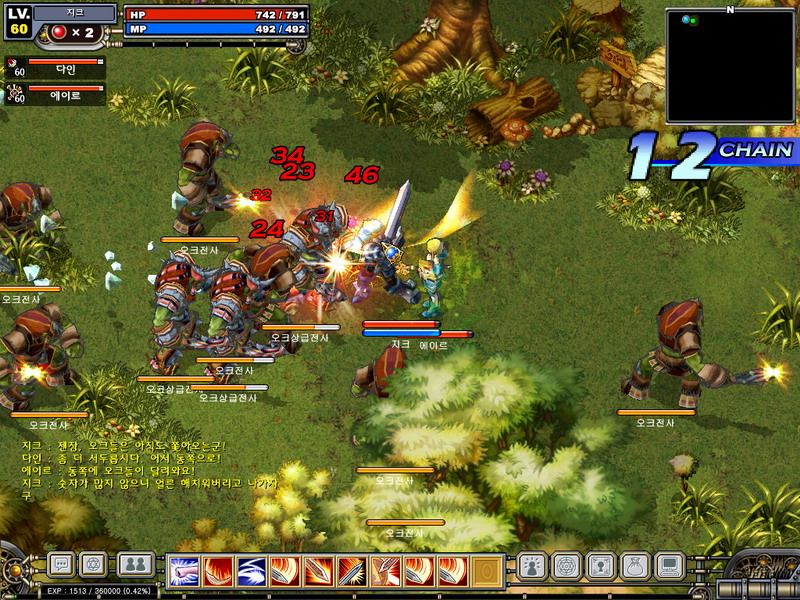Open the party menu with two silhouettes
This screenshot has width=800, height=600.
pos(135,565)
